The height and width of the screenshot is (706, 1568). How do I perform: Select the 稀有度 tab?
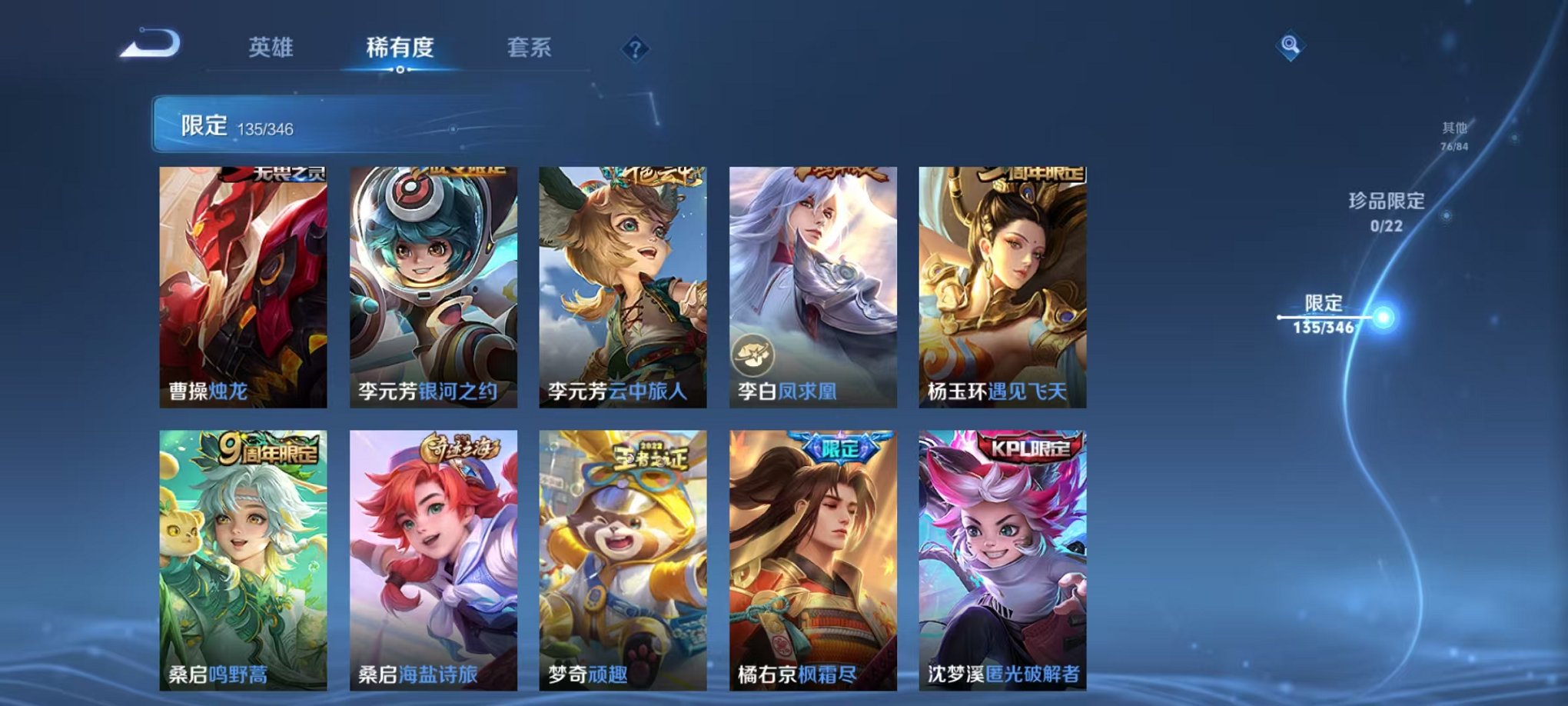coord(399,46)
